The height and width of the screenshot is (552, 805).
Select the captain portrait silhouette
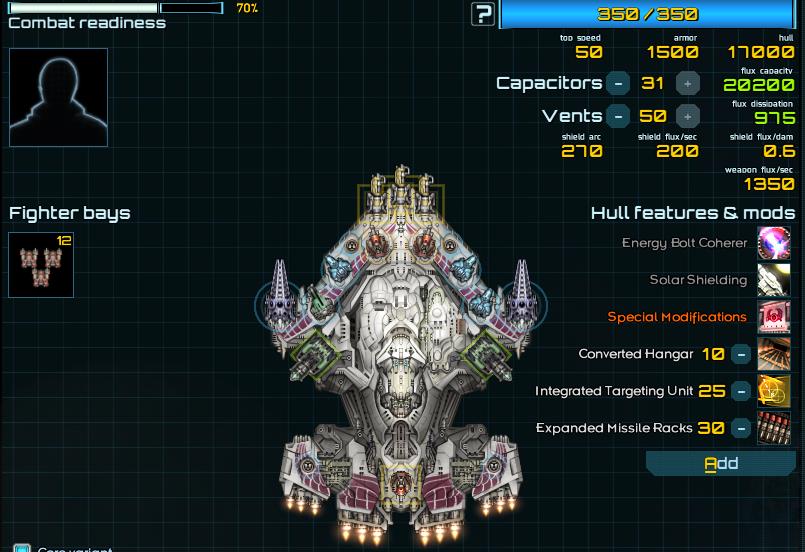[58, 98]
